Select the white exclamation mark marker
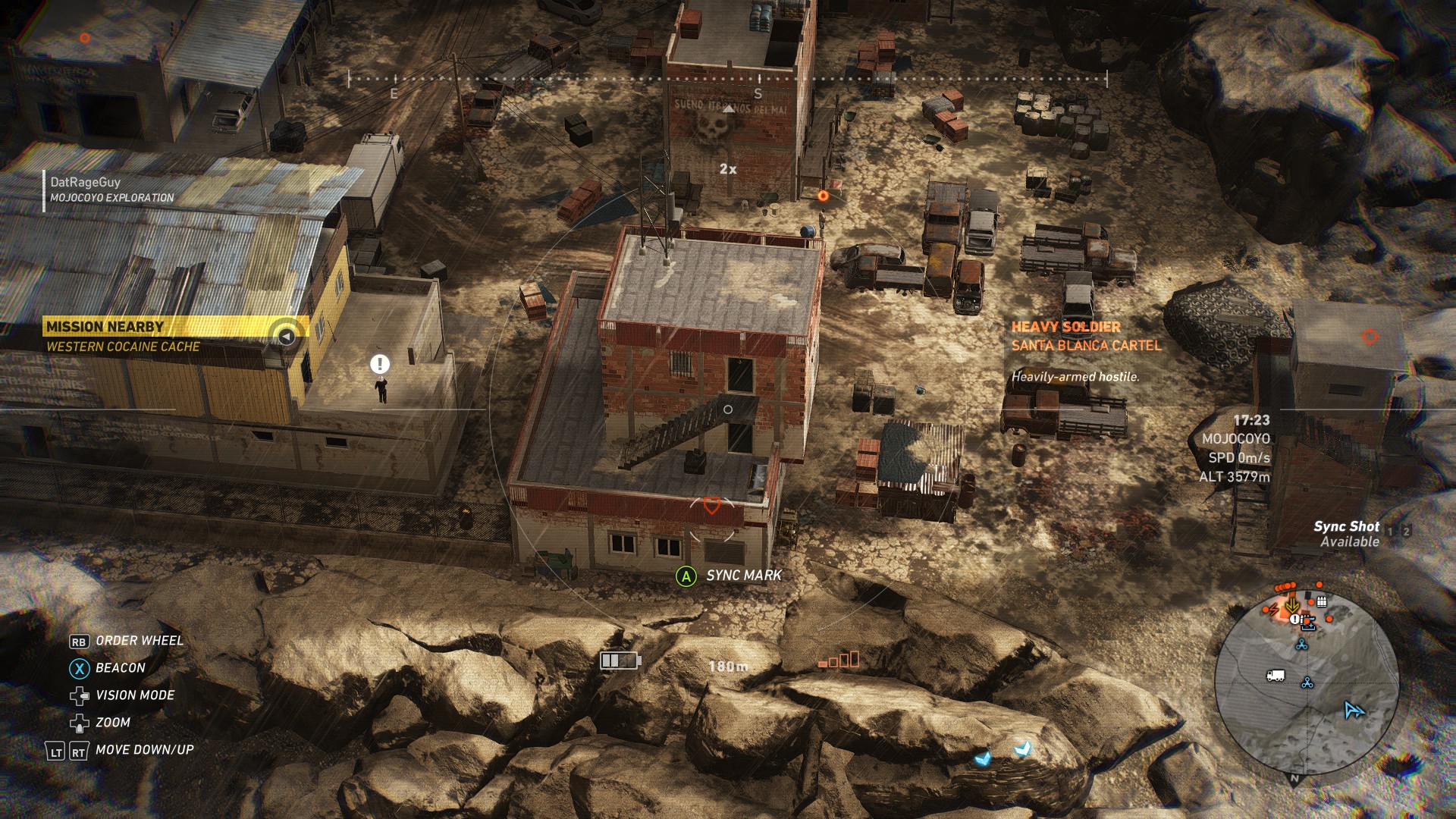Screen dimensions: 1456x819 point(379,364)
